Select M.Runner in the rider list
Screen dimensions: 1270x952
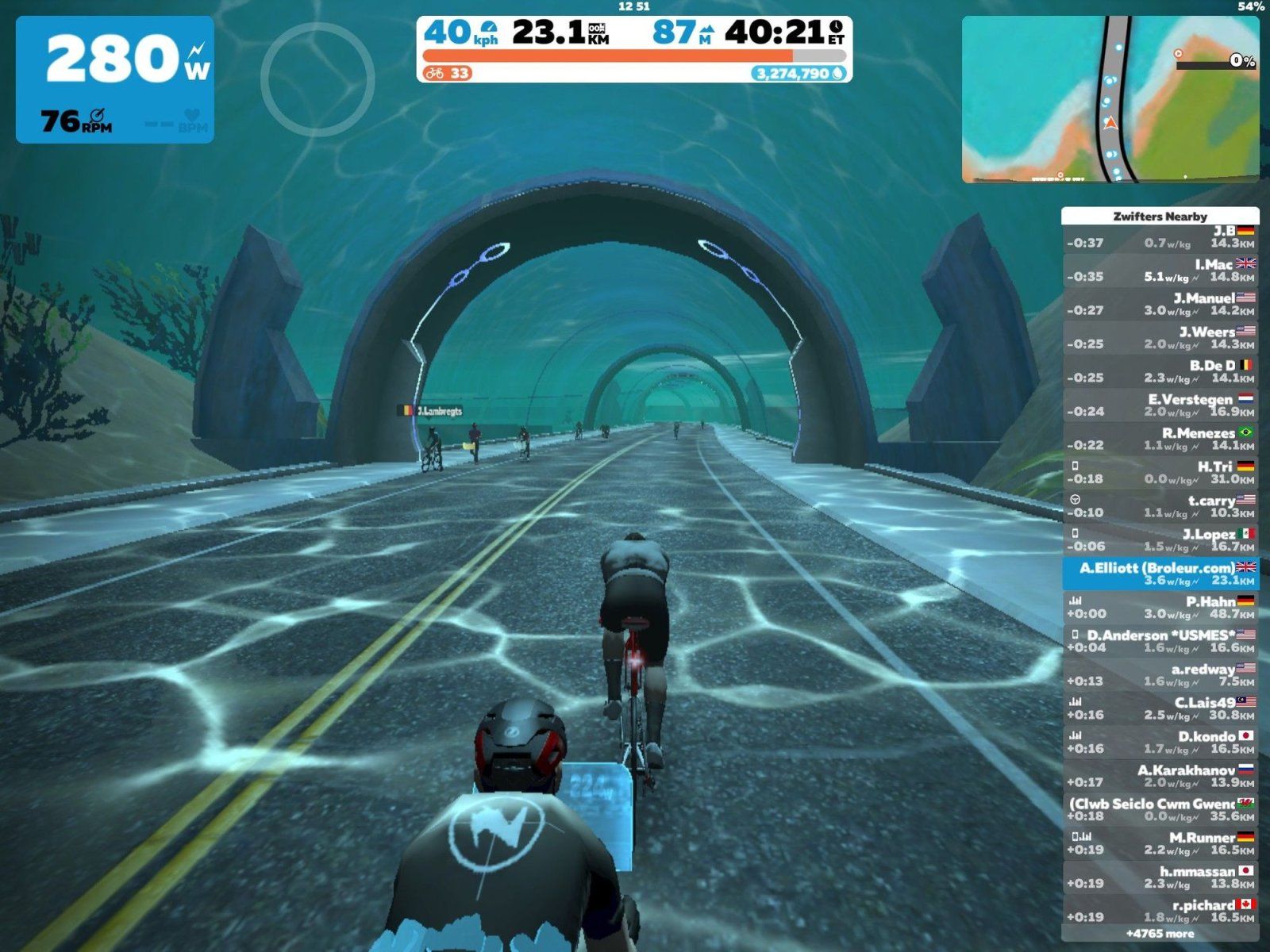(1160, 843)
